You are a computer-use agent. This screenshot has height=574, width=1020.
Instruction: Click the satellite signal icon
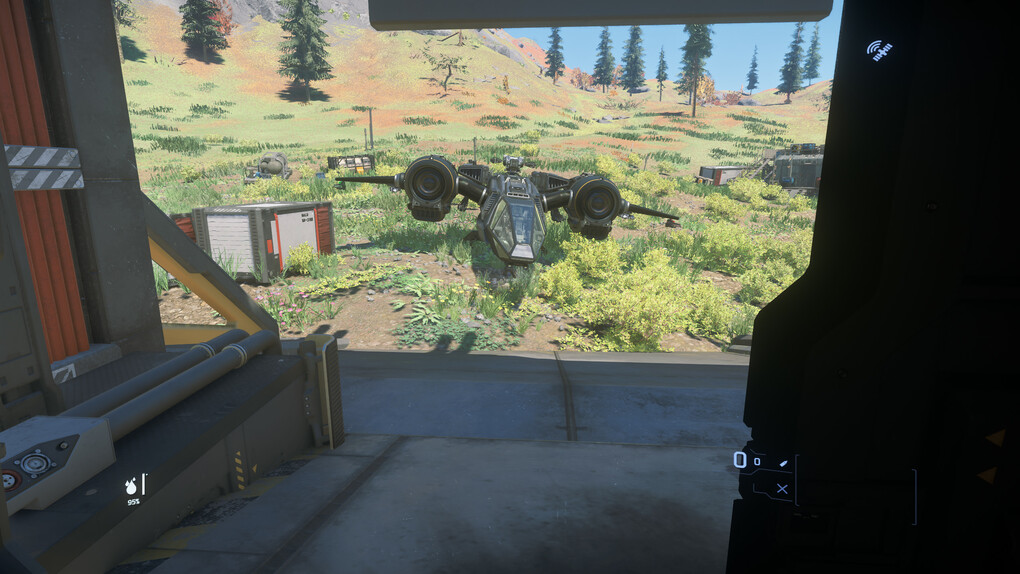(x=879, y=49)
